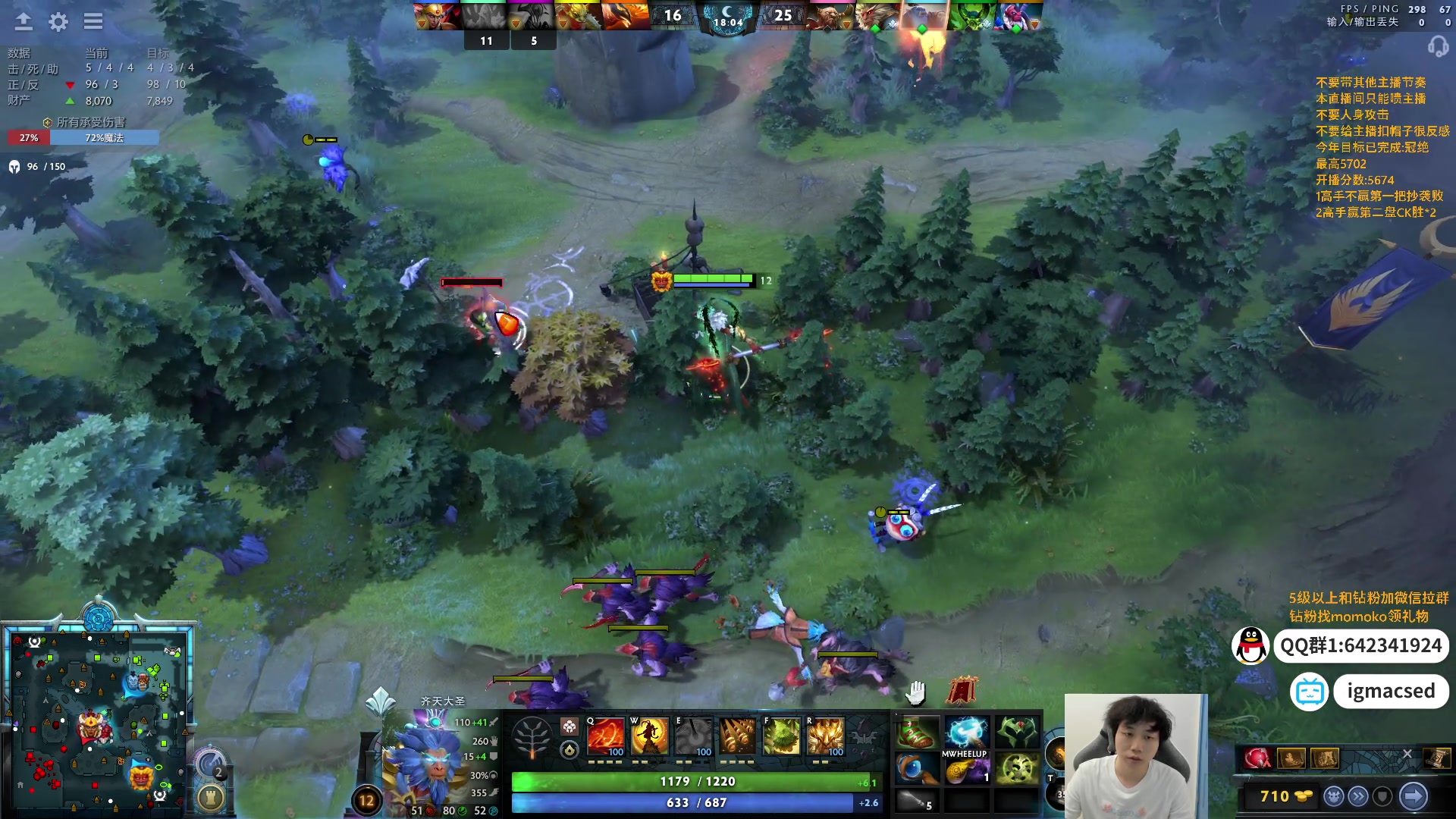
Task: Select the Jingu Mastery passive icon
Action: pyautogui.click(x=738, y=736)
